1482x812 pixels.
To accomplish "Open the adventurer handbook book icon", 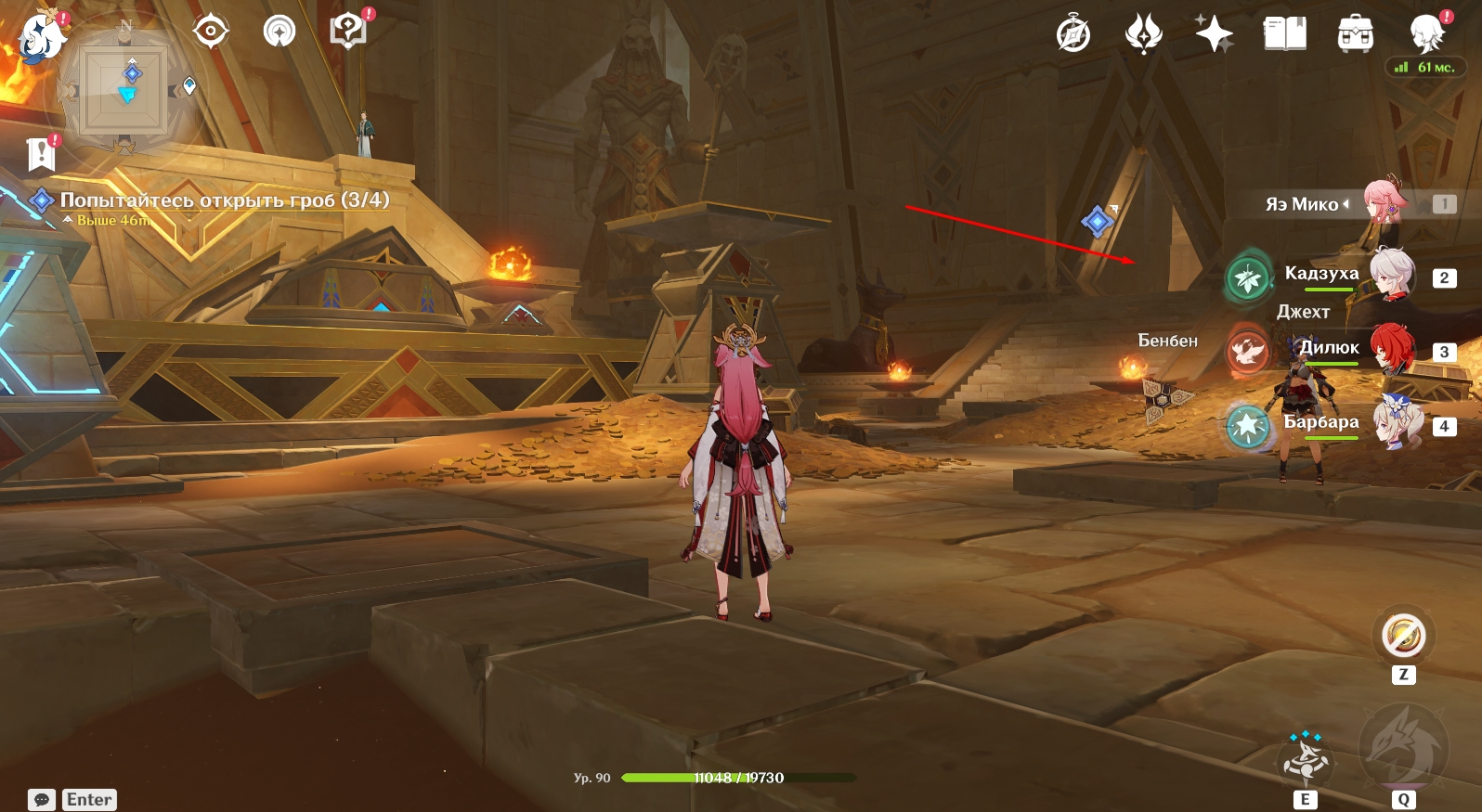I will [x=1285, y=35].
